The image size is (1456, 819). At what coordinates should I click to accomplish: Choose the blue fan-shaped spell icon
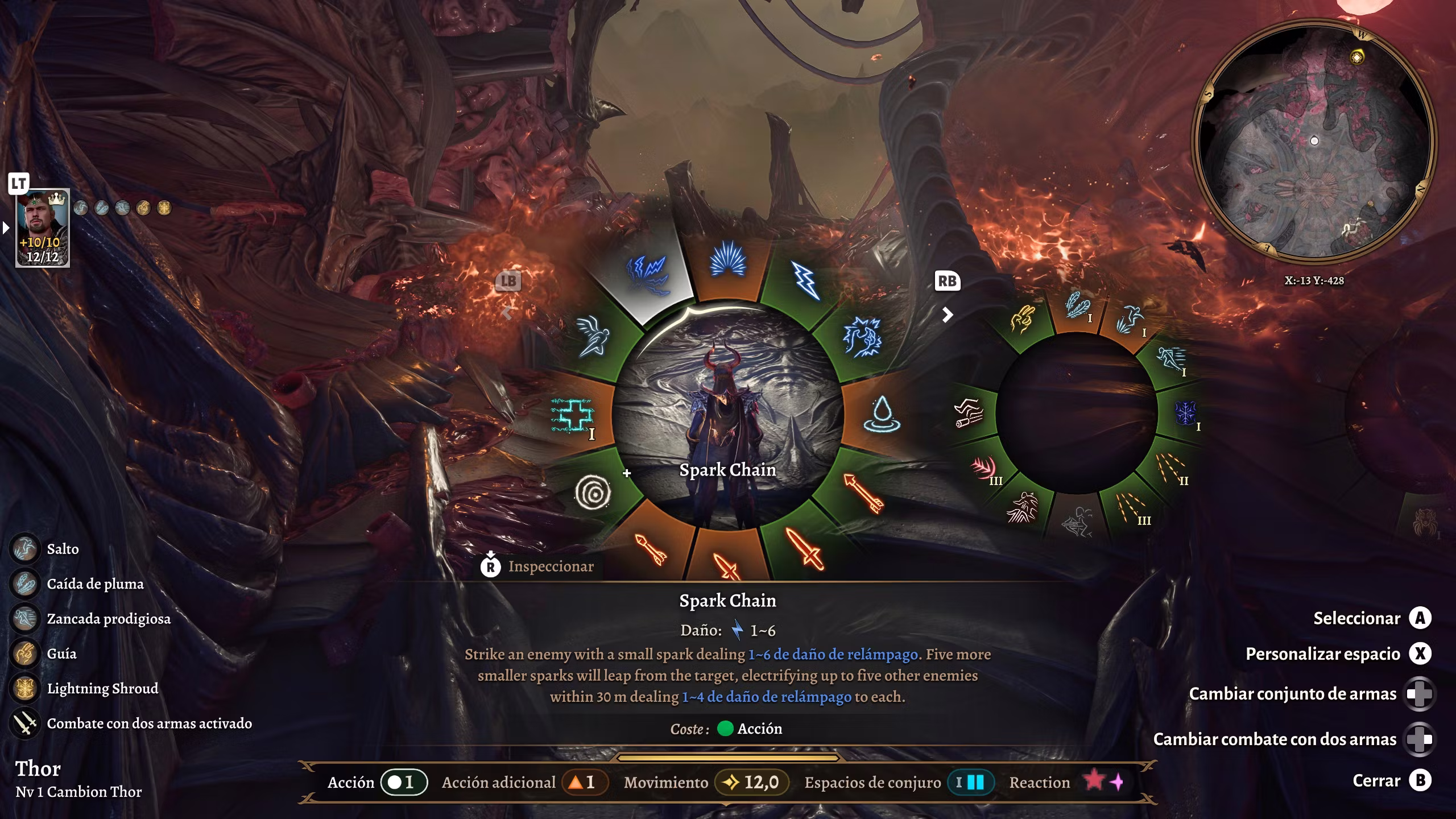727,260
